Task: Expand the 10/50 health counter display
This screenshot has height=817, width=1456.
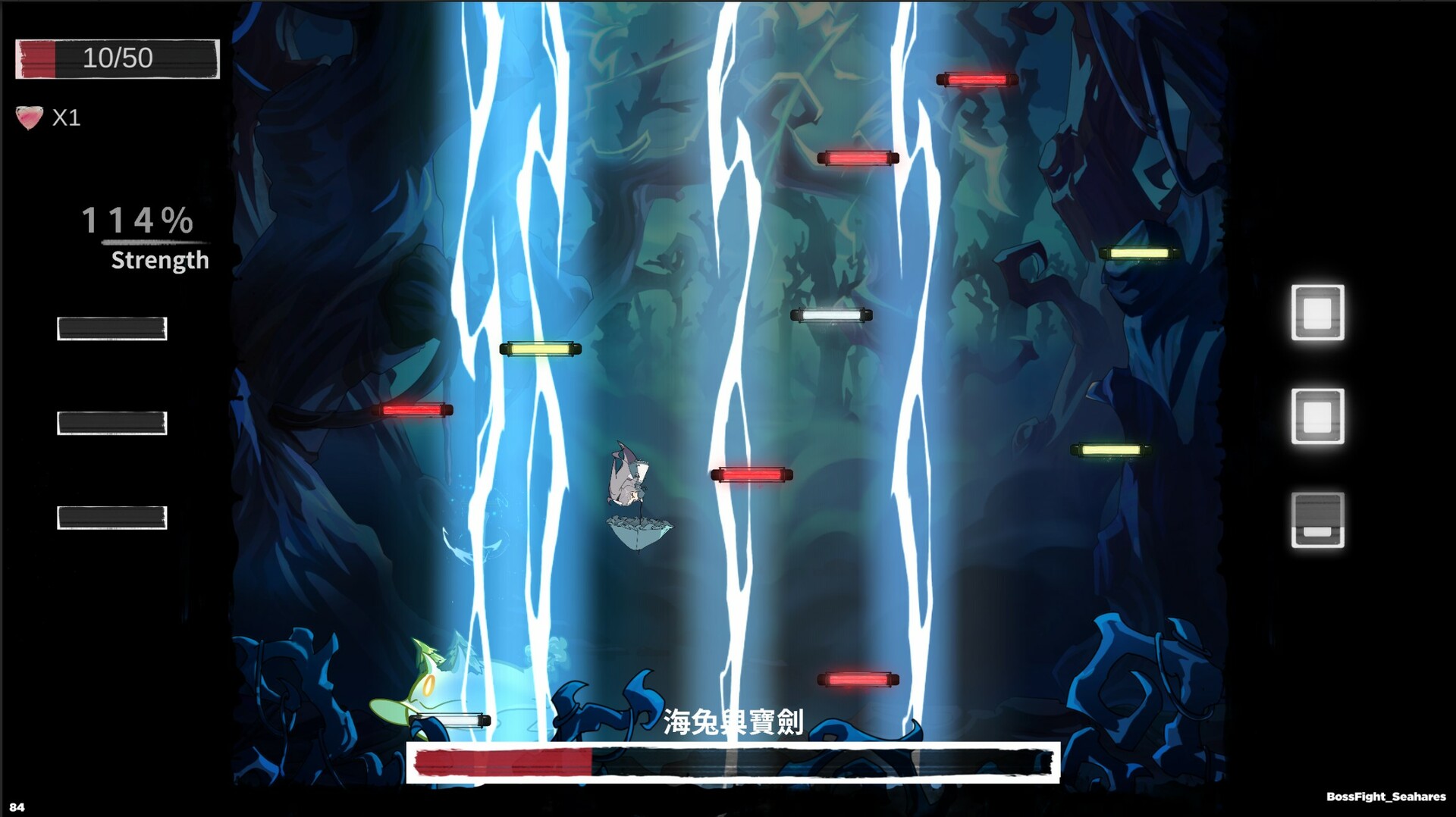Action: [x=118, y=58]
